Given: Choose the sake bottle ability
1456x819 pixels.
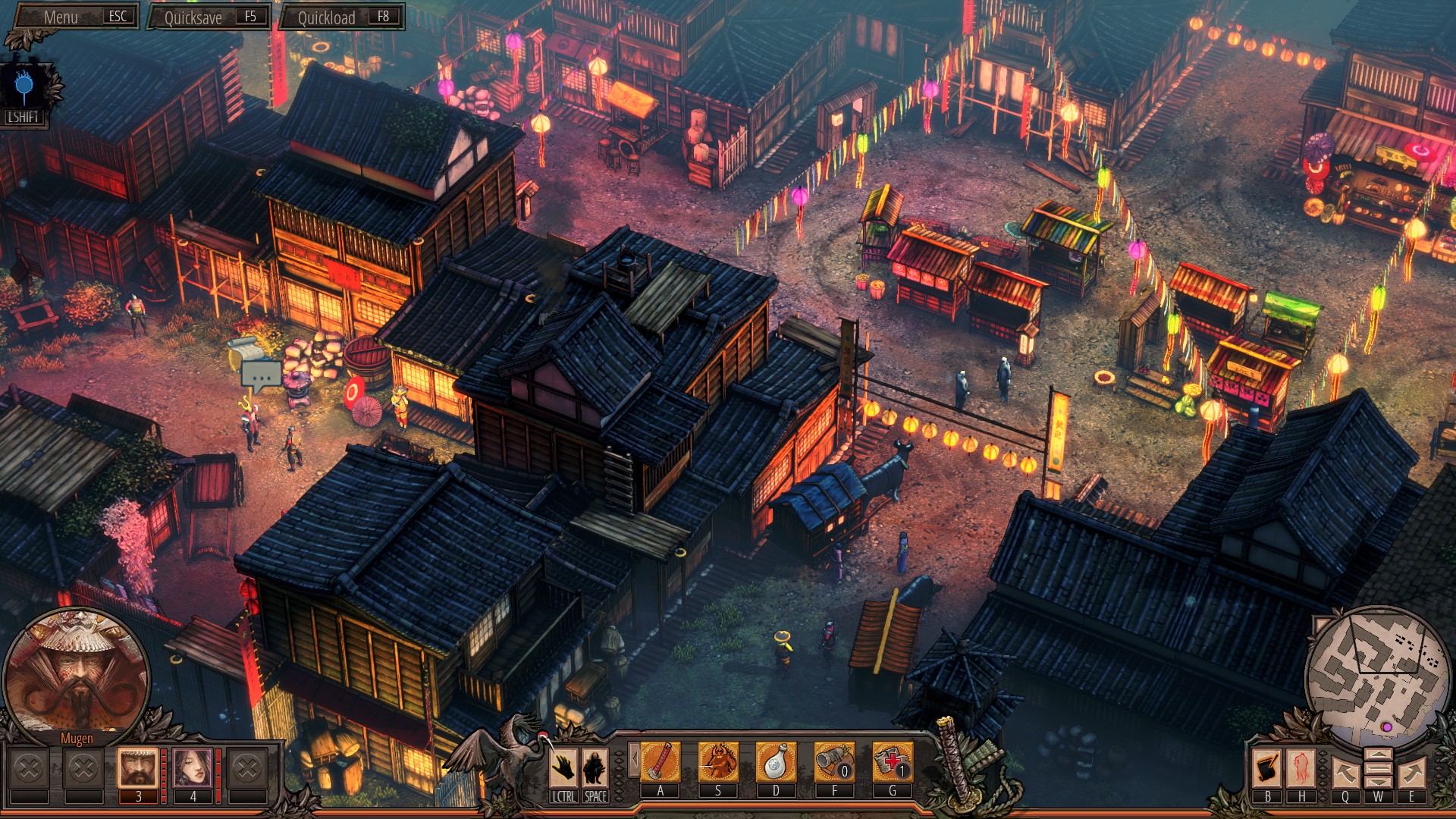Looking at the screenshot, I should 776,761.
